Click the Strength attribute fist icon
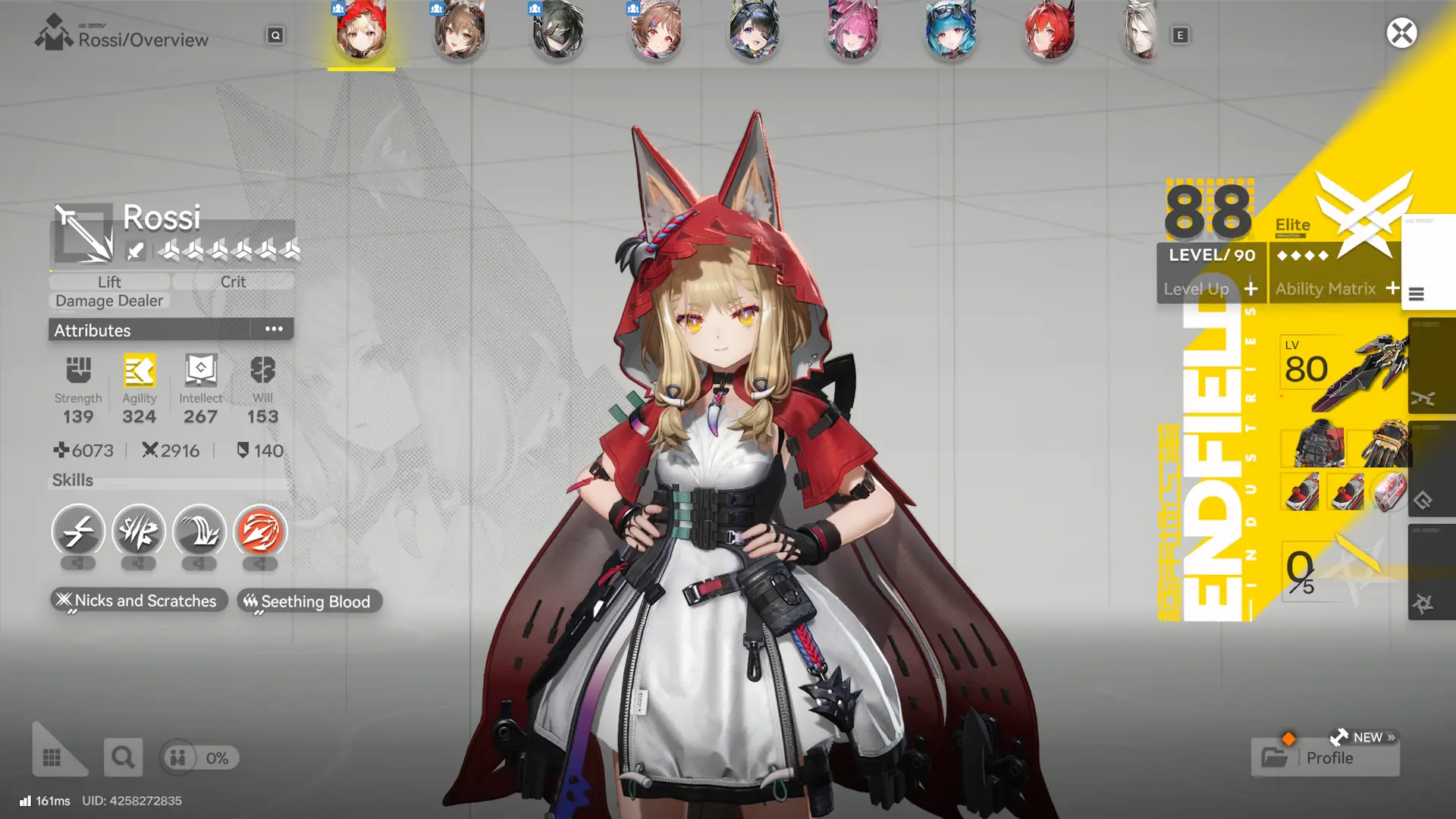 coord(78,372)
